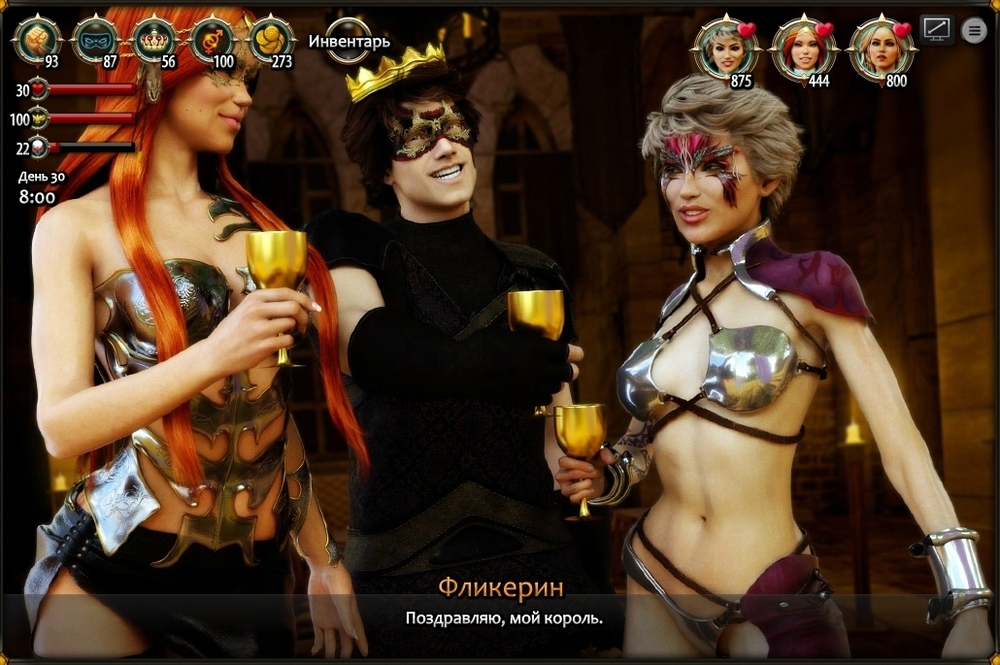Open the red-haired companion portrait
This screenshot has width=1000, height=665.
(804, 46)
